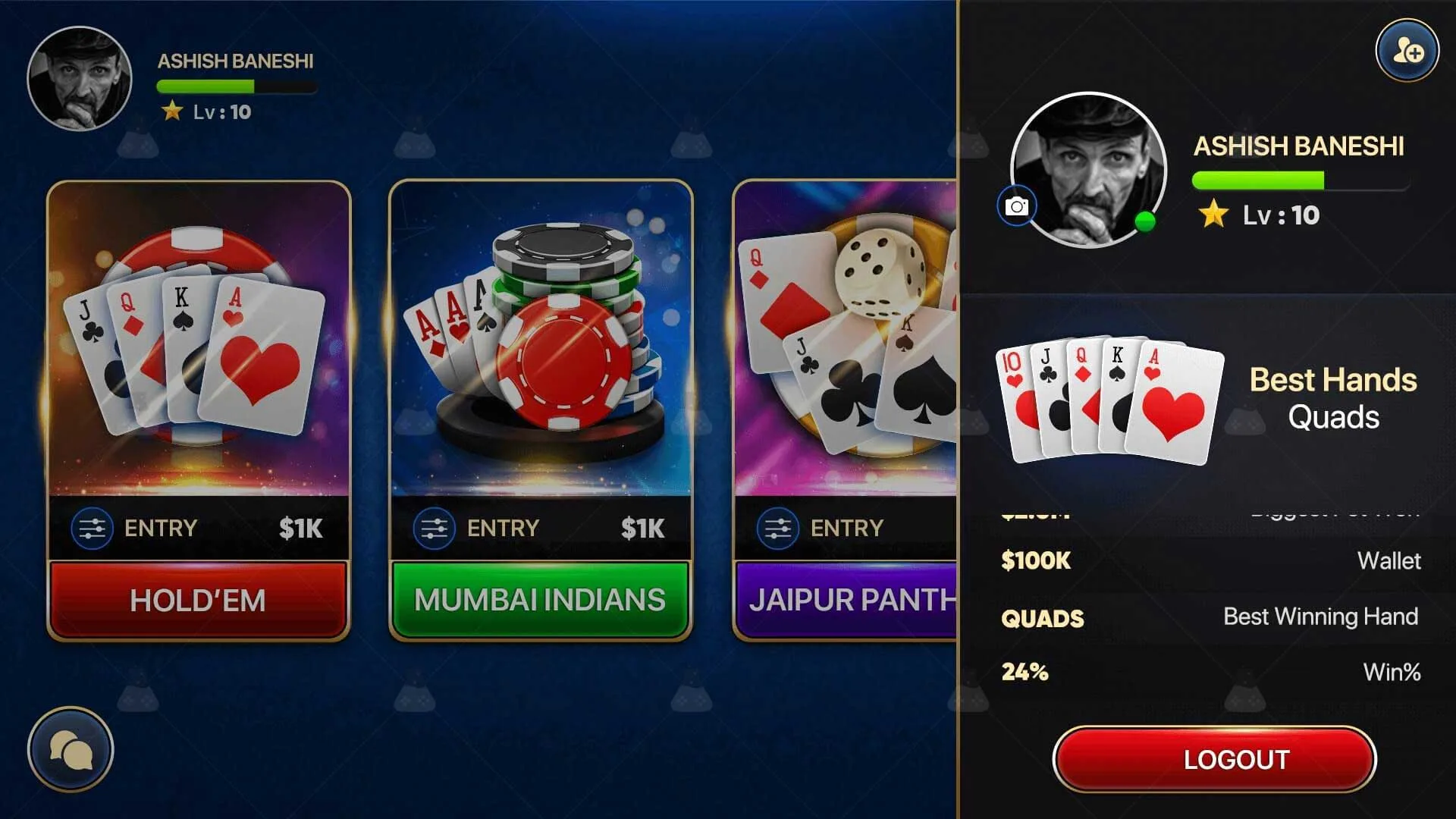Screen dimensions: 1456x819
Task: Click the entry filter icon on HOLD'EM card
Action: (90, 528)
